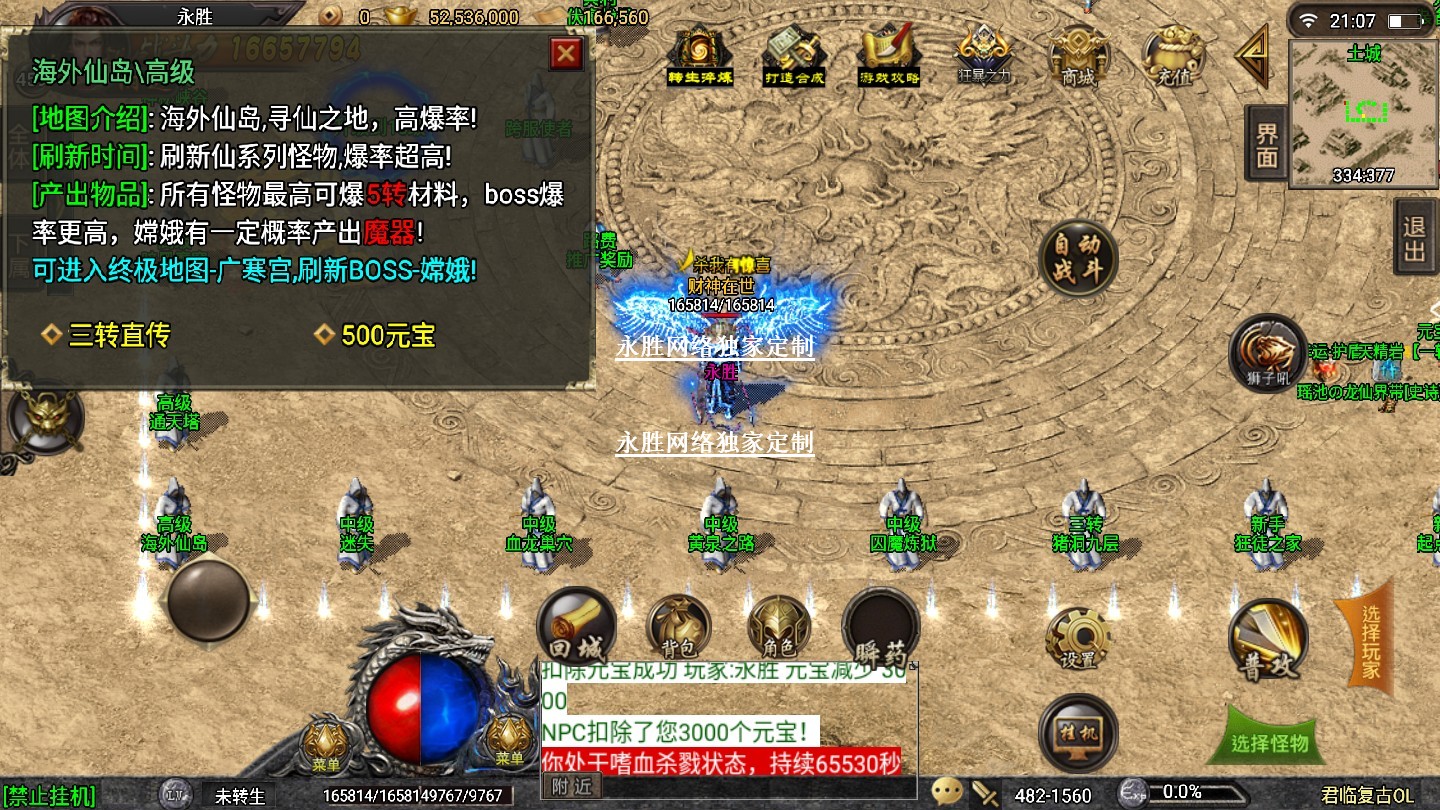Open the 游戏攻略 guide icon
This screenshot has width=1440, height=810.
889,56
